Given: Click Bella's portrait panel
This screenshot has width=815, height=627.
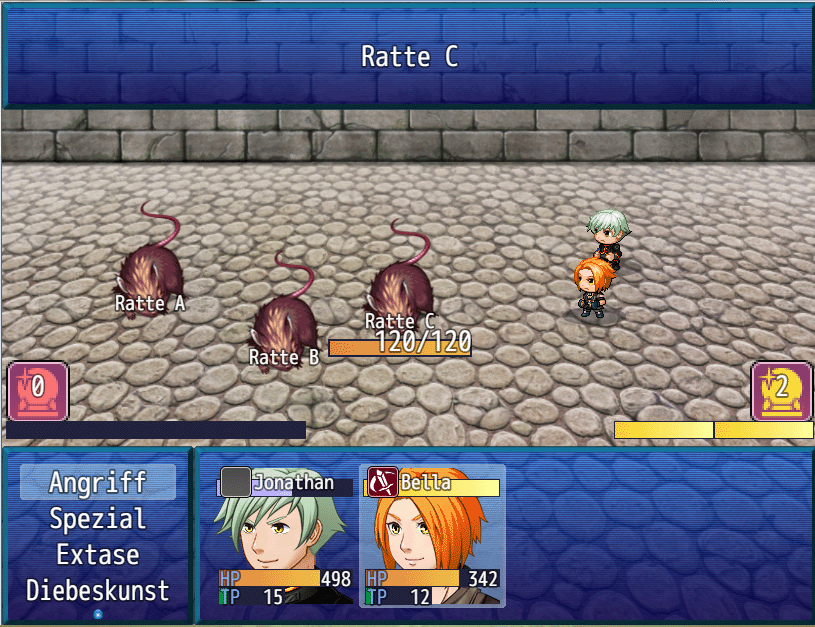Looking at the screenshot, I should click(x=432, y=537).
